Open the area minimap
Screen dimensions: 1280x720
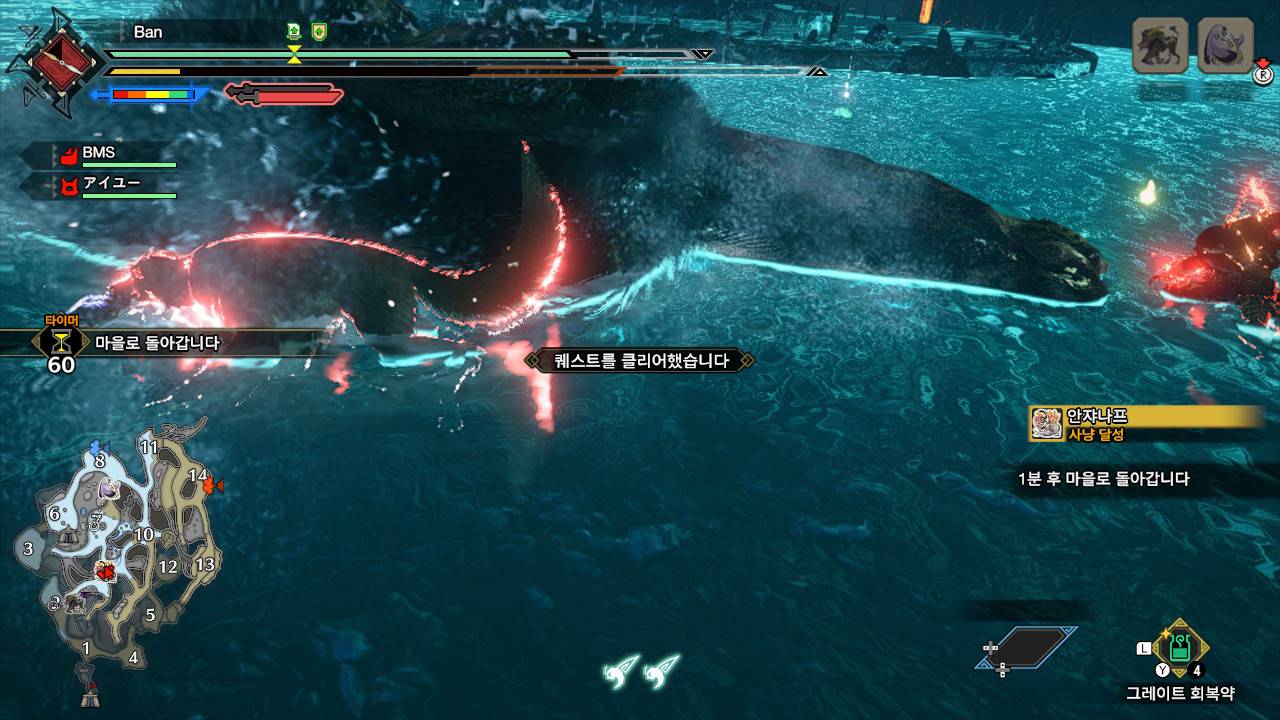coord(115,560)
